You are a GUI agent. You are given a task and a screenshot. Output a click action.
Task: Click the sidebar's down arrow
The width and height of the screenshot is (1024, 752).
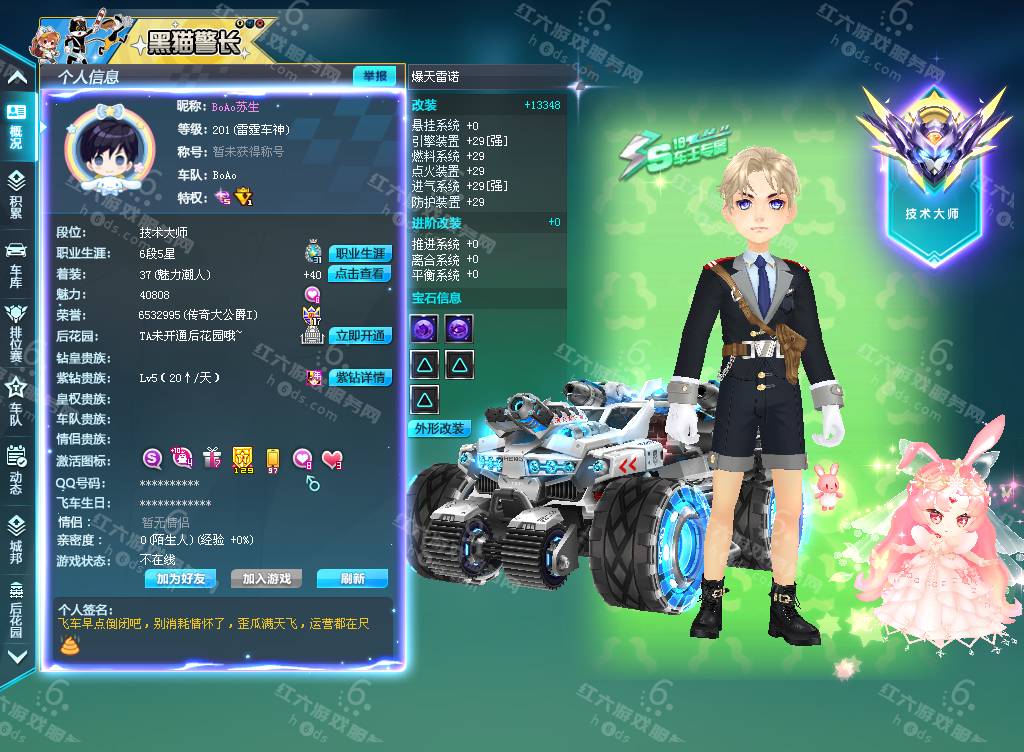(x=16, y=657)
